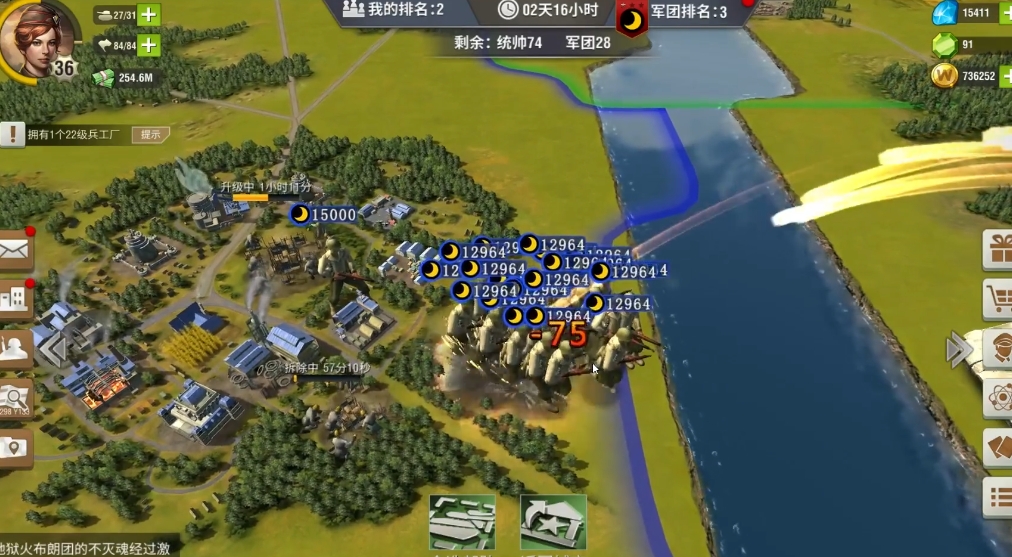This screenshot has height=557, width=1012.
Task: Open the magnifying glass coordinate search
Action: [15, 399]
